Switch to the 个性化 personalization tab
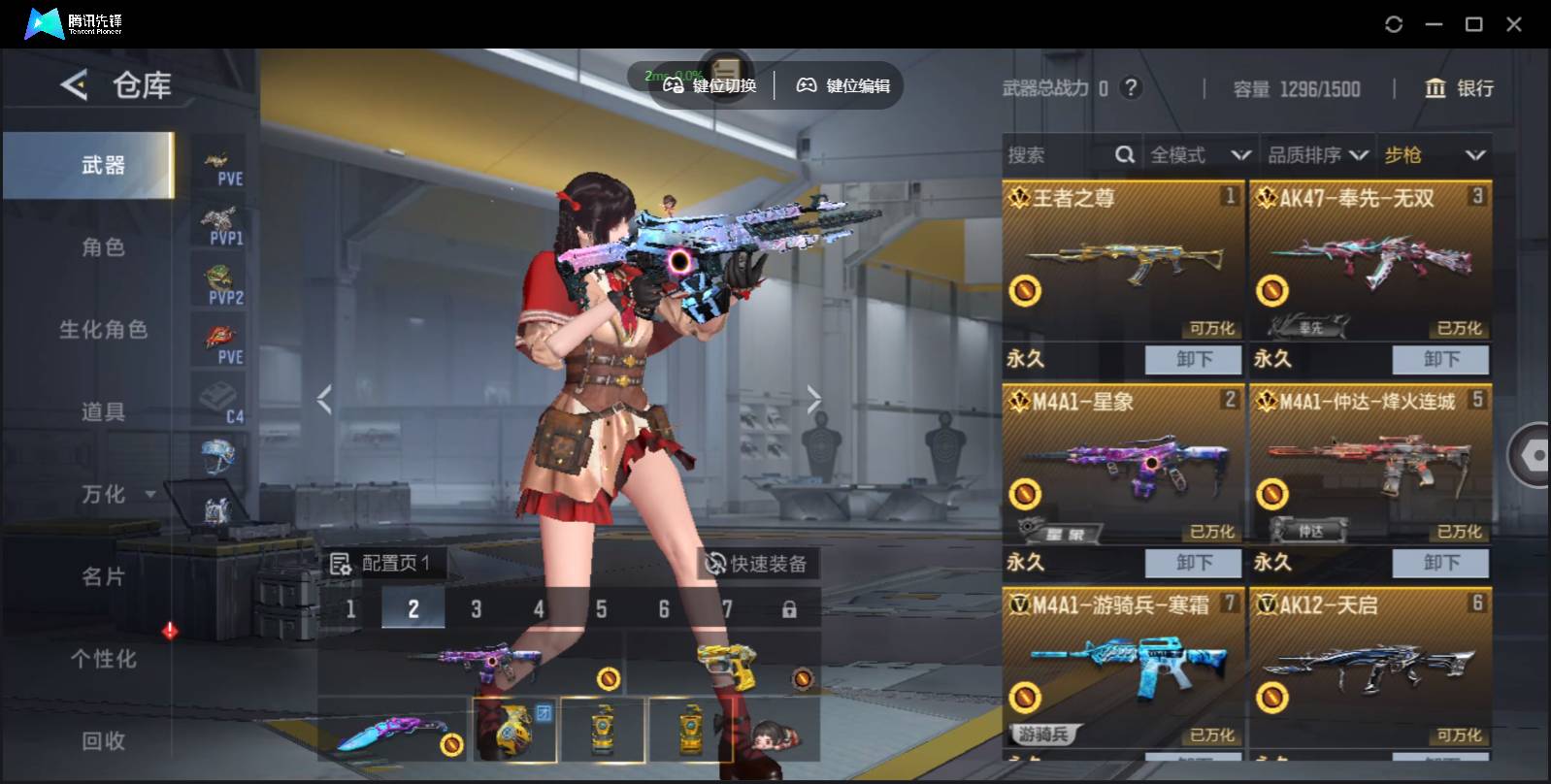The image size is (1551, 784). point(103,659)
